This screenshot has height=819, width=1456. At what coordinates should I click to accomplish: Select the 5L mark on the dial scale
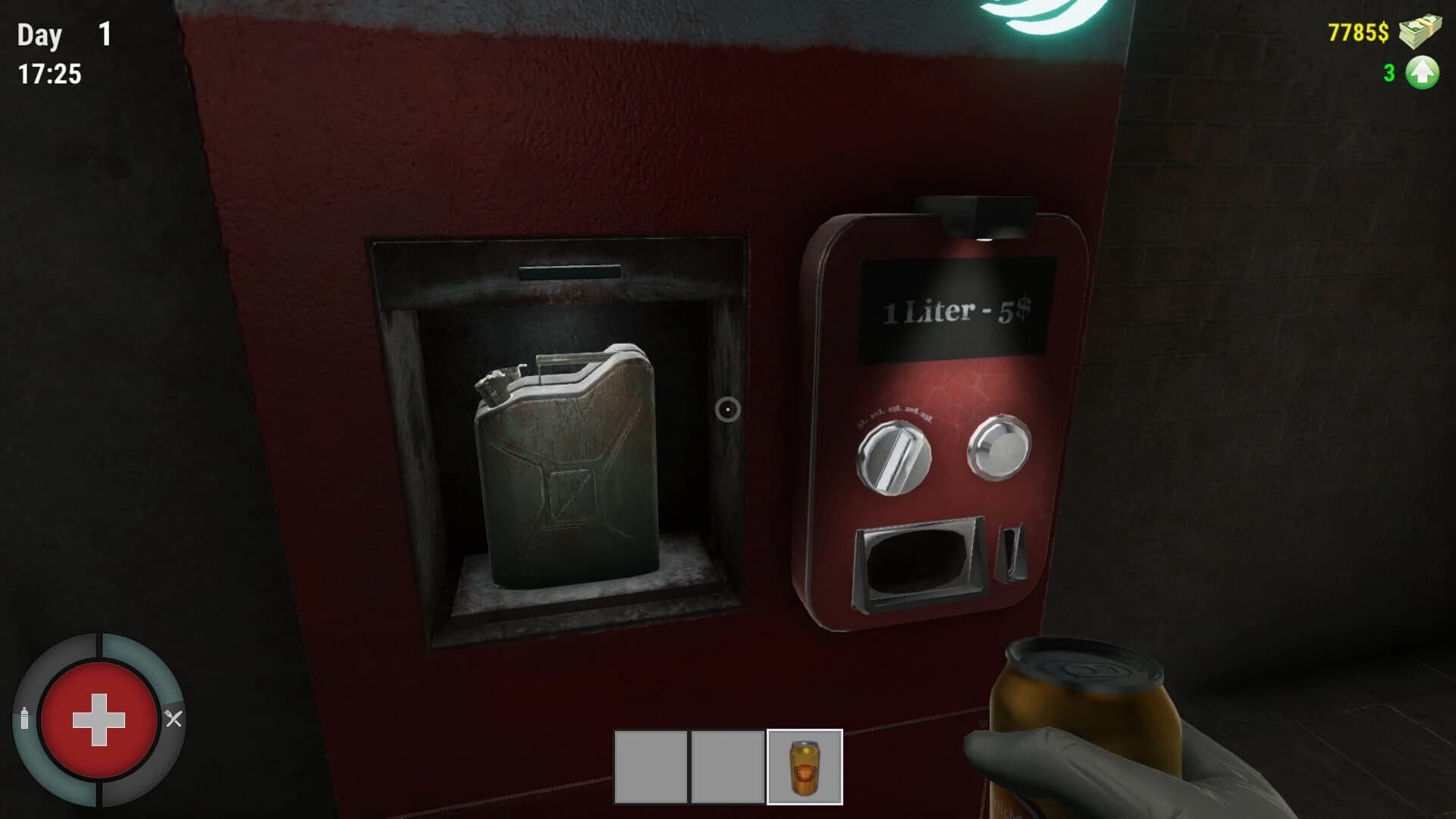[860, 422]
